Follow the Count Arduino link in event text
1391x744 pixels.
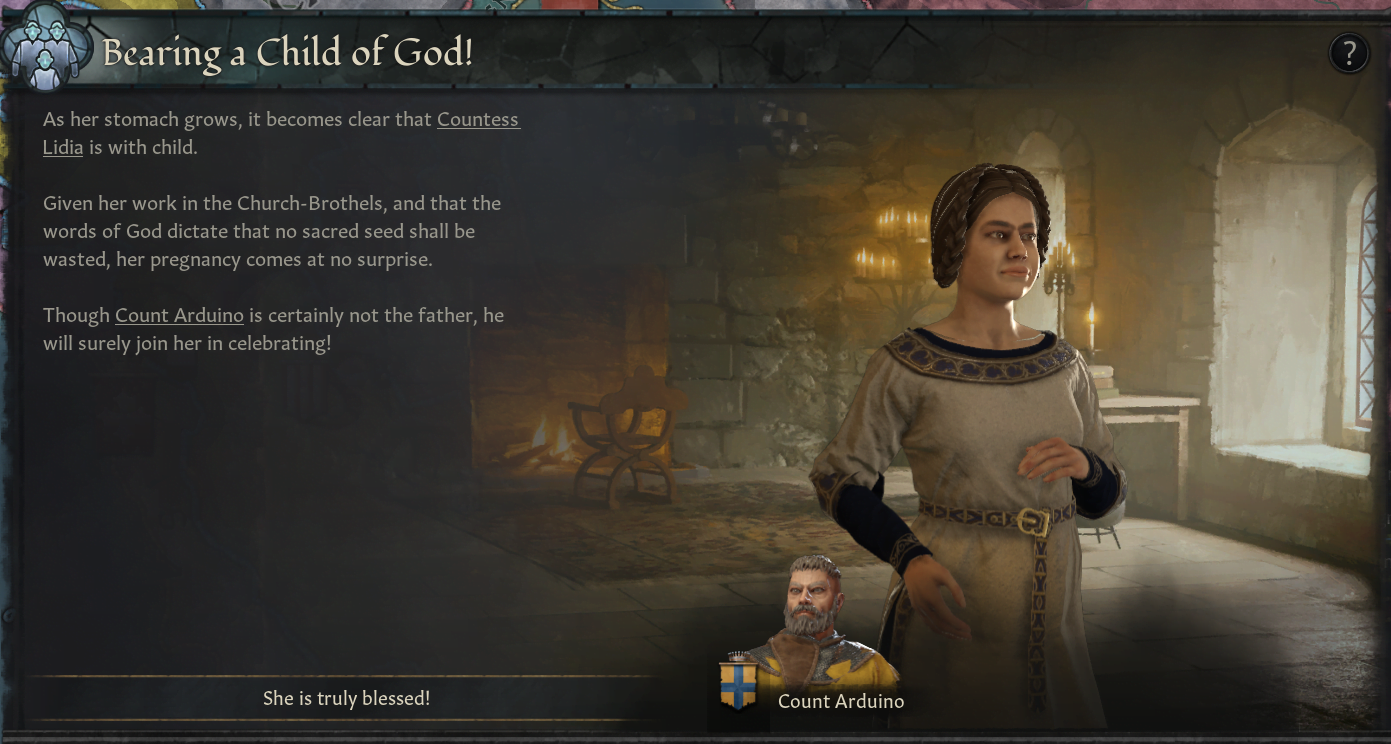[179, 316]
